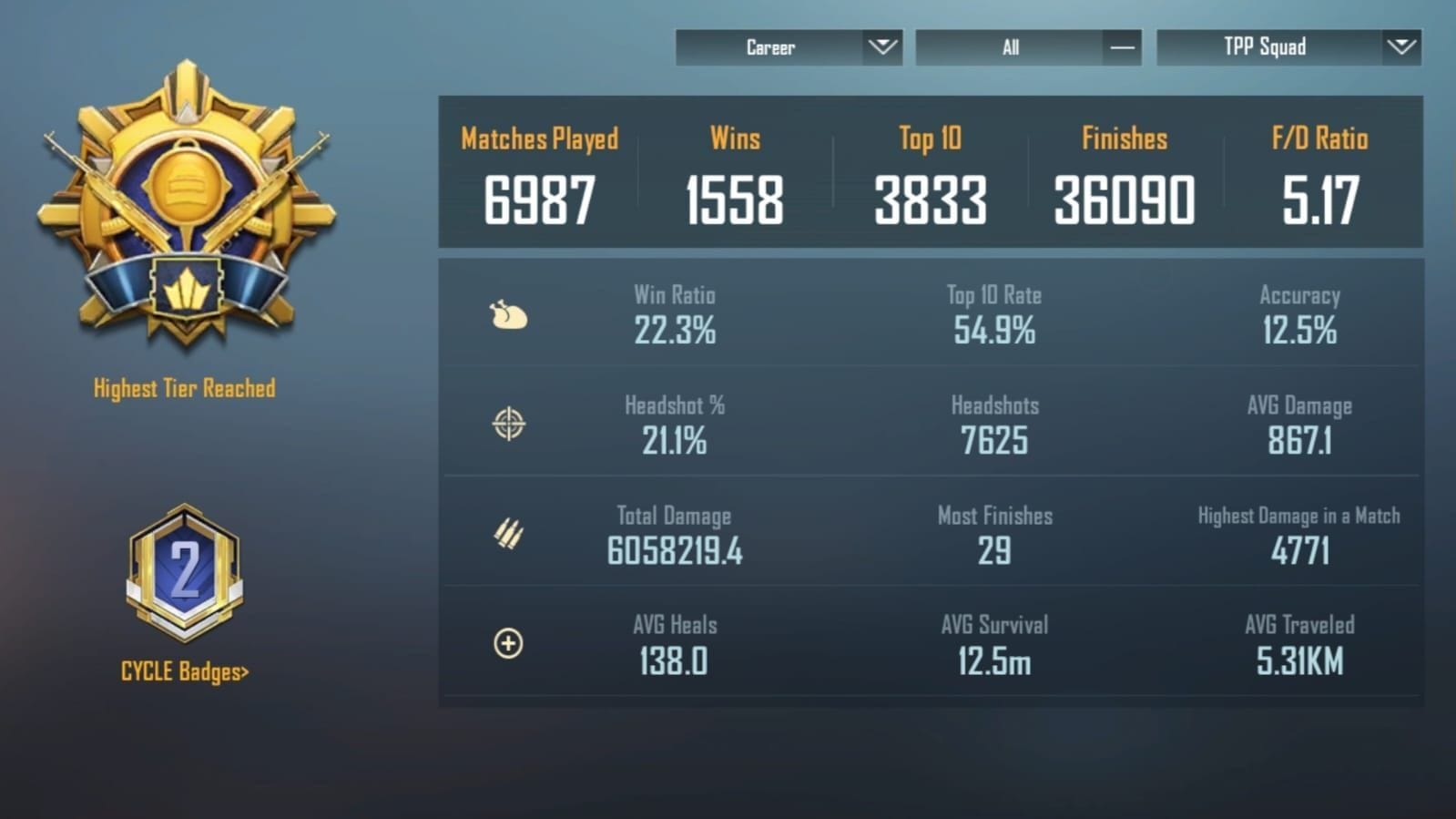Open the Career dropdown
Screen dimensions: 1456x819
pyautogui.click(x=789, y=47)
